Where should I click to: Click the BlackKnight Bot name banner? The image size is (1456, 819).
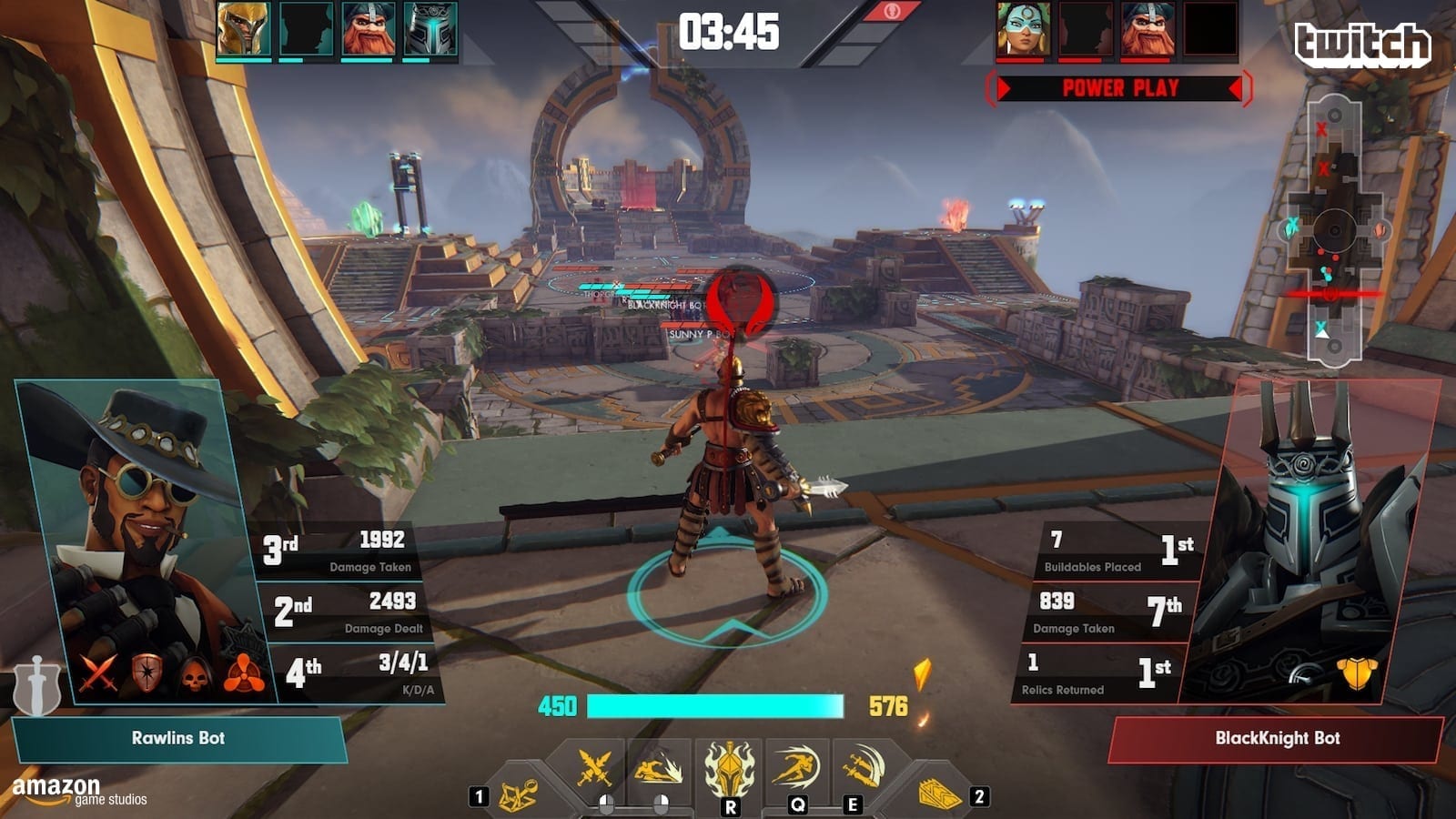(1277, 738)
